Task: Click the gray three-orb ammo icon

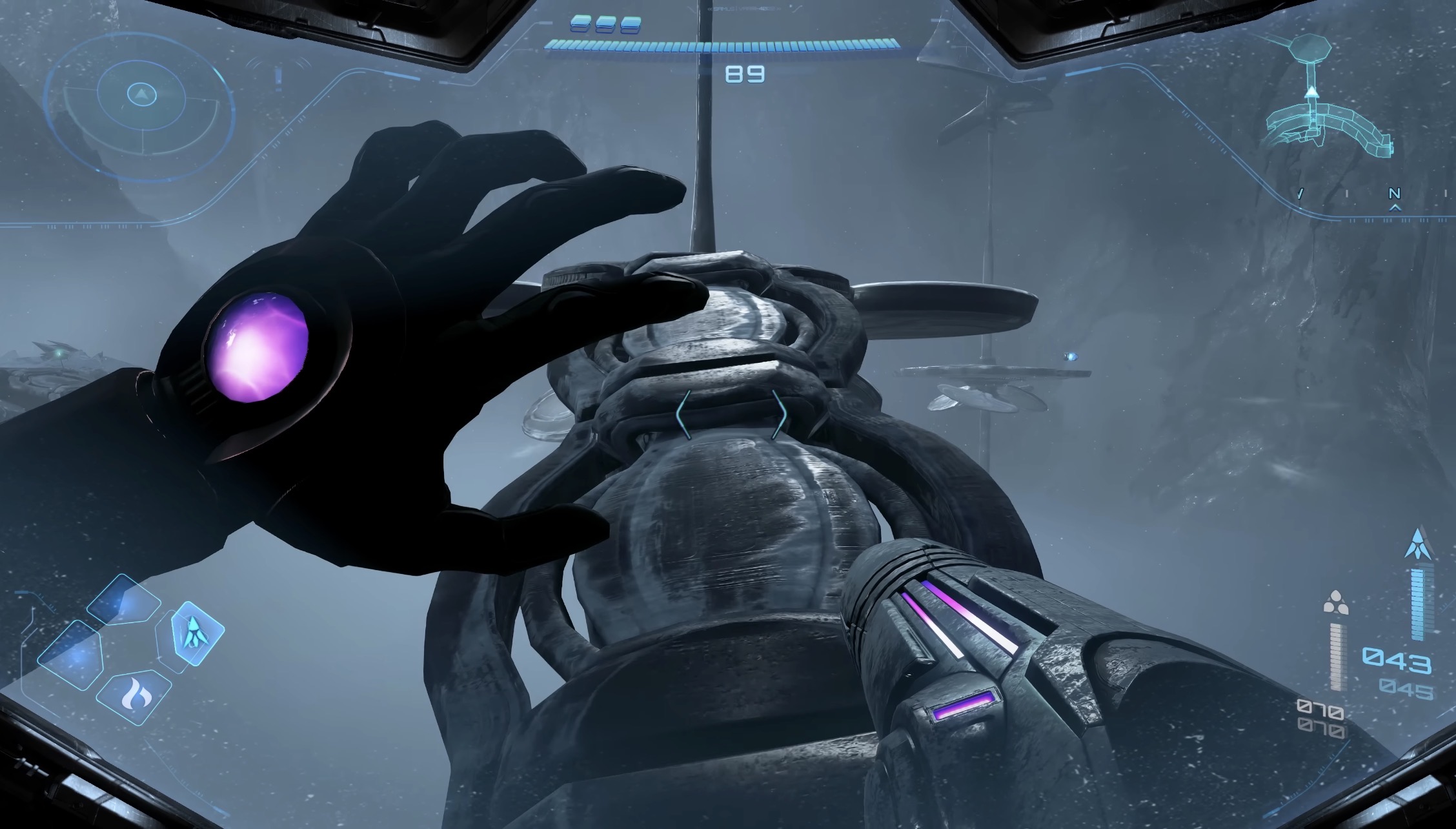Action: [1335, 602]
